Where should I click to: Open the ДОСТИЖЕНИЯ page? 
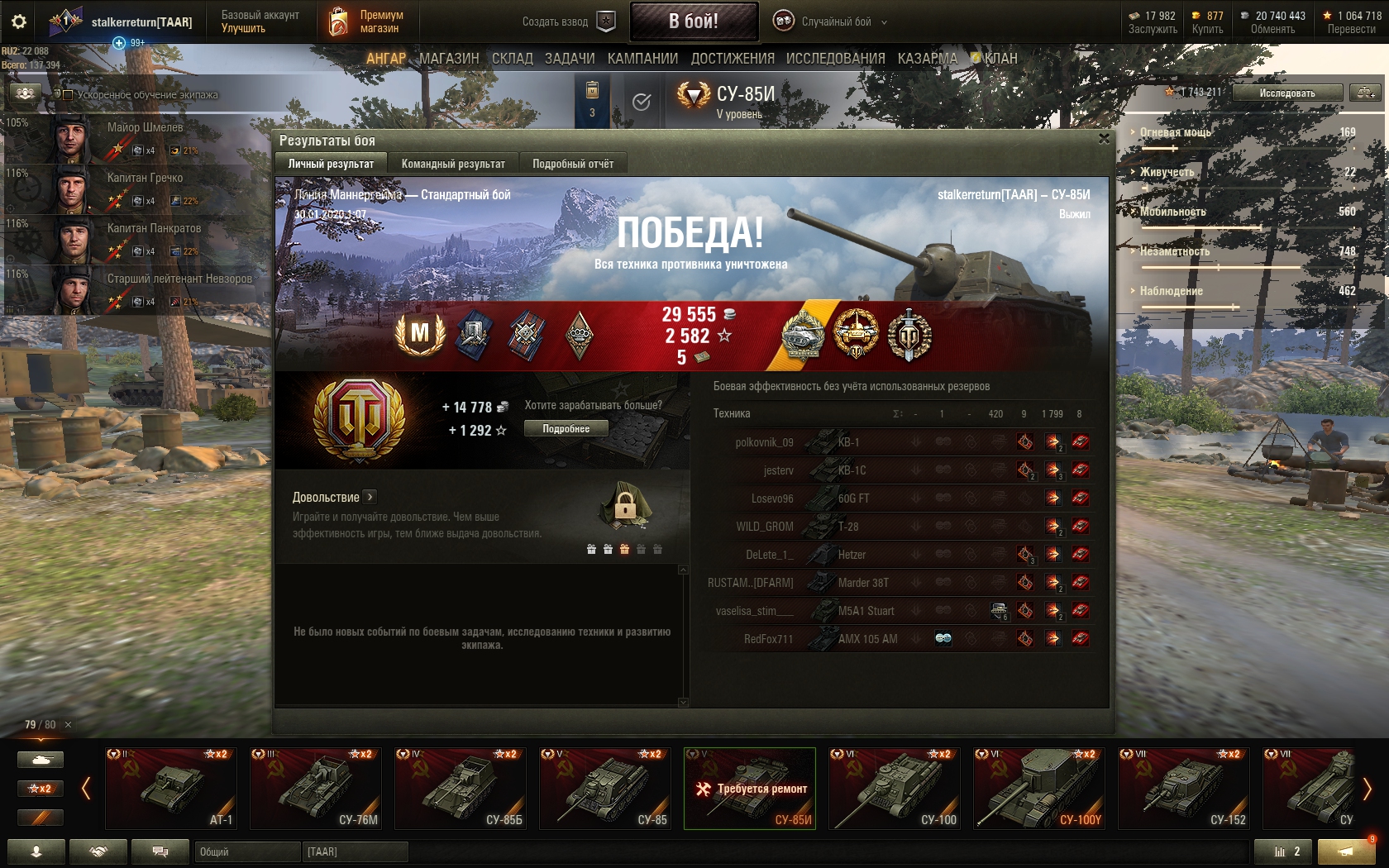[733, 59]
